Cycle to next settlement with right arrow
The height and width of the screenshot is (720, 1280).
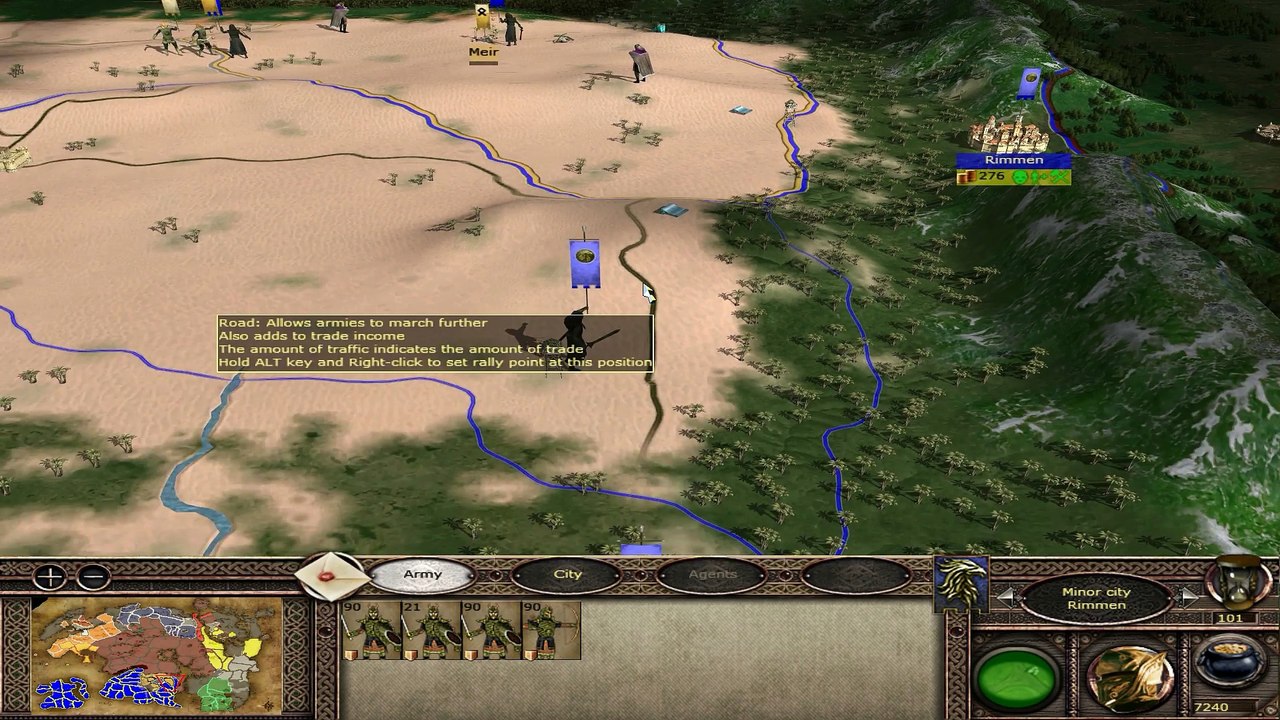pos(1188,598)
